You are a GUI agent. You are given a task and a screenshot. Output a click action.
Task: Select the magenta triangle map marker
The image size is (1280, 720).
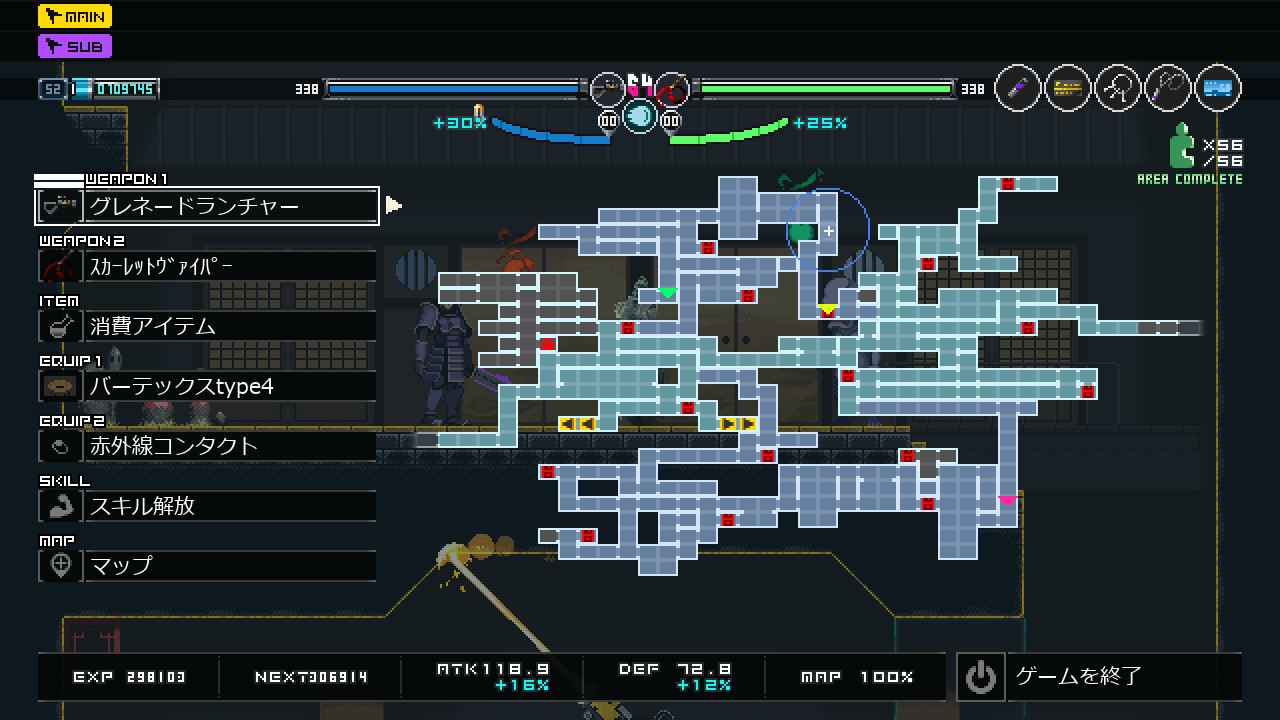[1007, 500]
